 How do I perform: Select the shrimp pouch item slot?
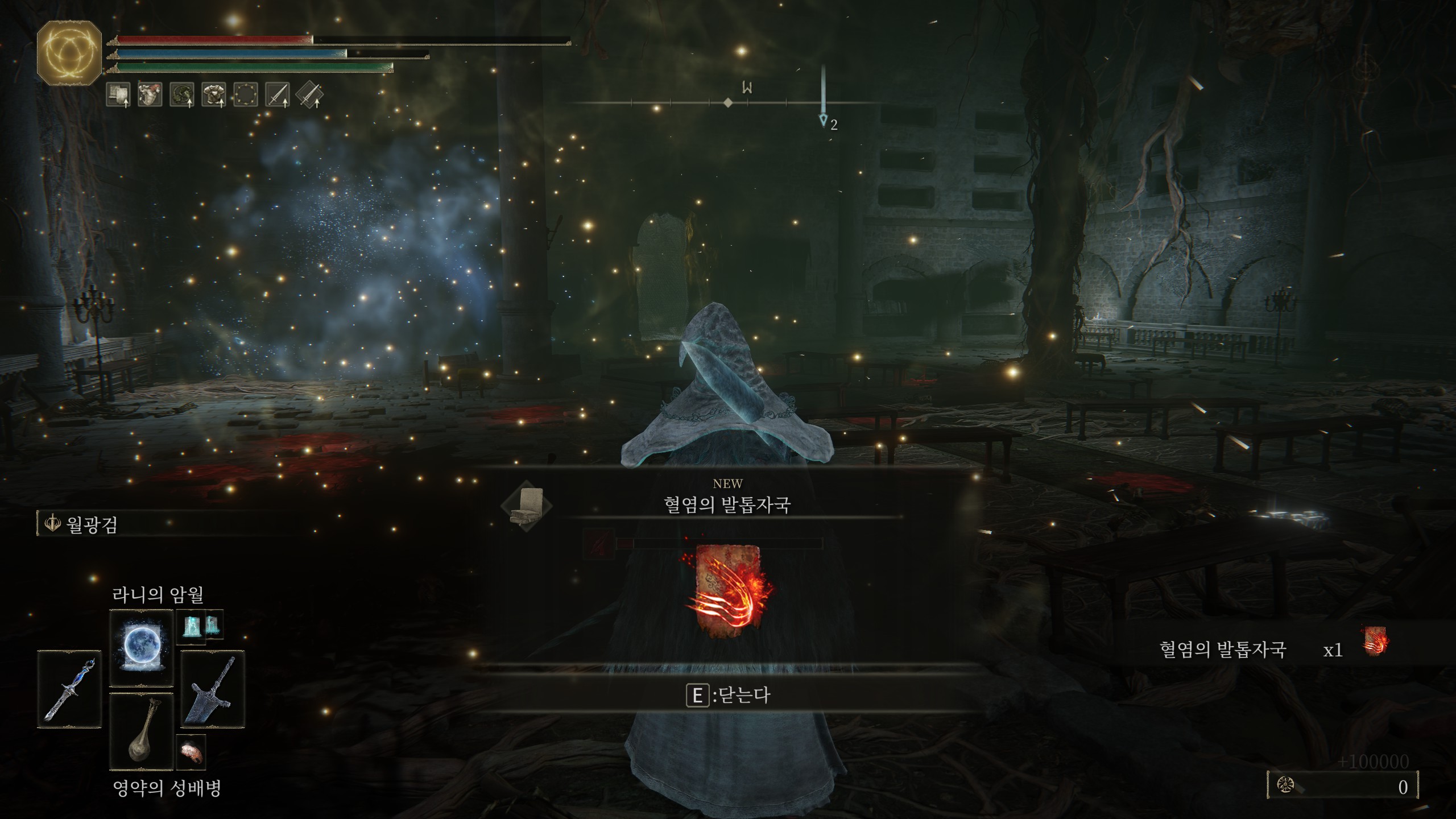tap(191, 751)
